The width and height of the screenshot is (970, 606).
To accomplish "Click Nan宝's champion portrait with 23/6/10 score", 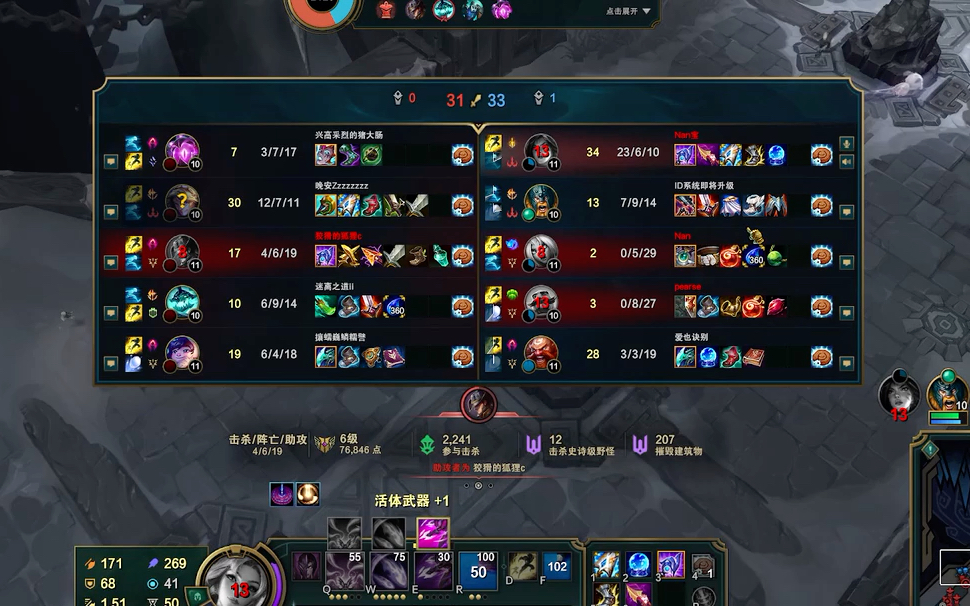I will (x=541, y=151).
